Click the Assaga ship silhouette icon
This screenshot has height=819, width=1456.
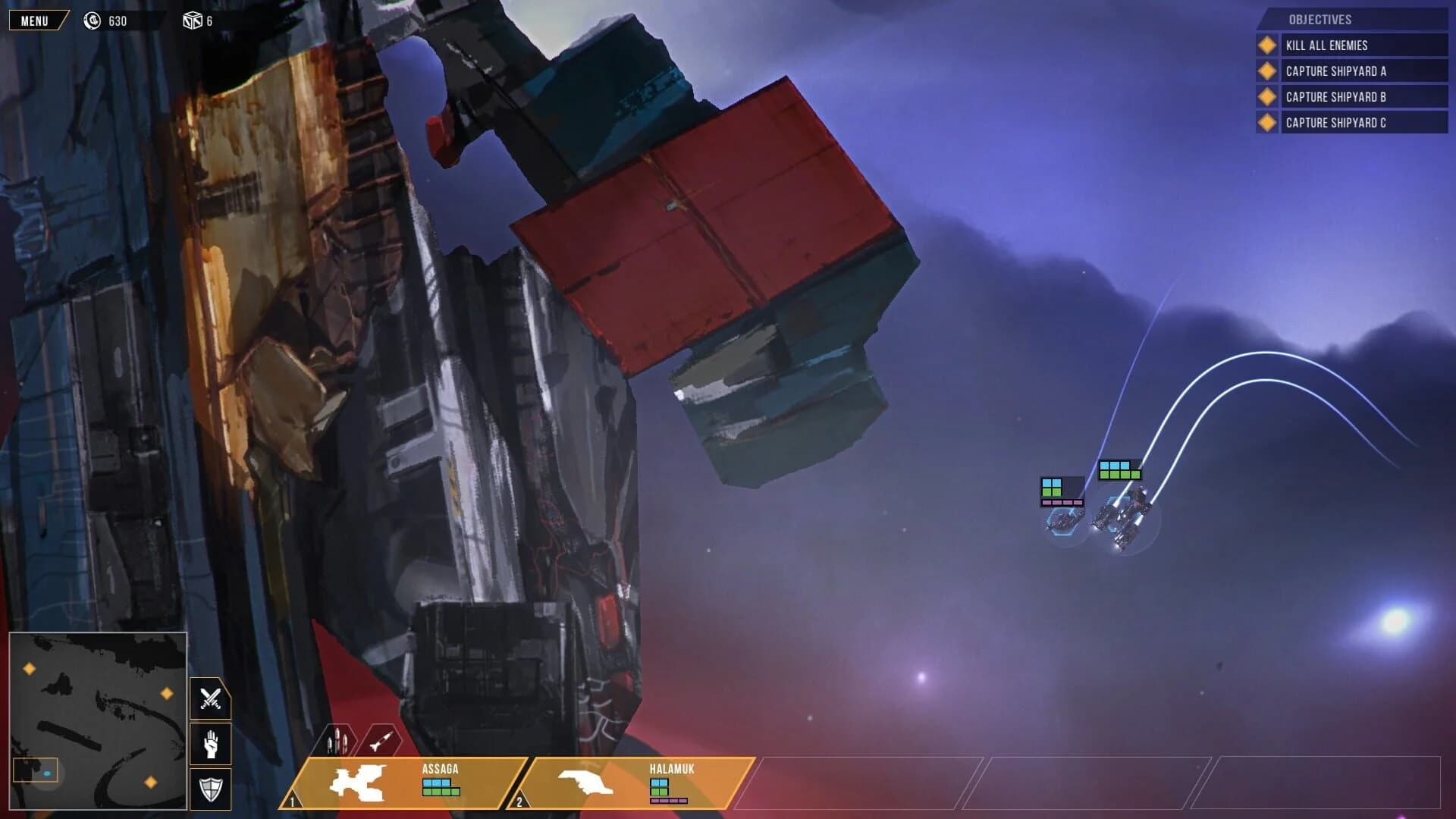pos(355,783)
